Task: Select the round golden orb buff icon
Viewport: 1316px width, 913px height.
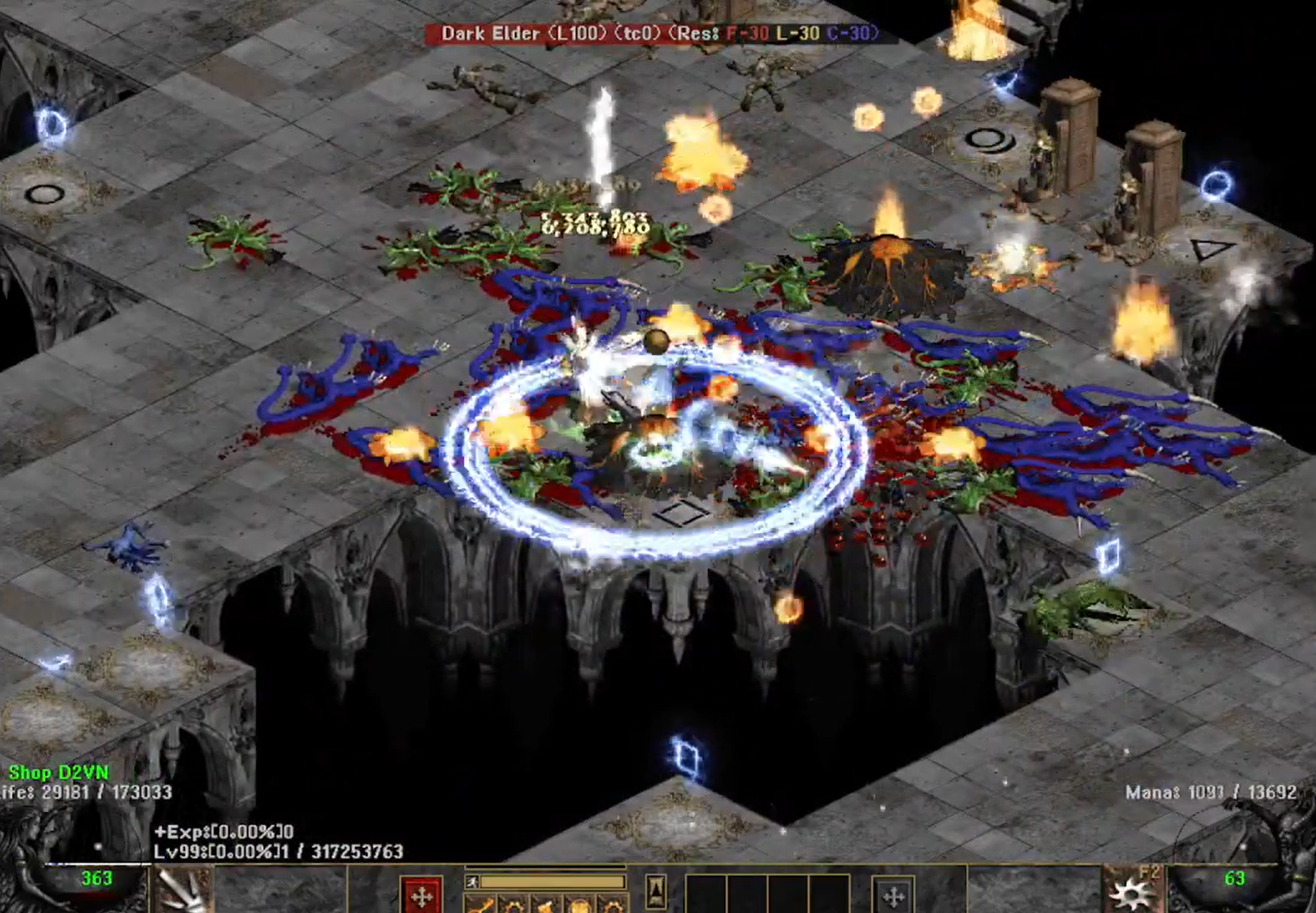Action: (577, 907)
